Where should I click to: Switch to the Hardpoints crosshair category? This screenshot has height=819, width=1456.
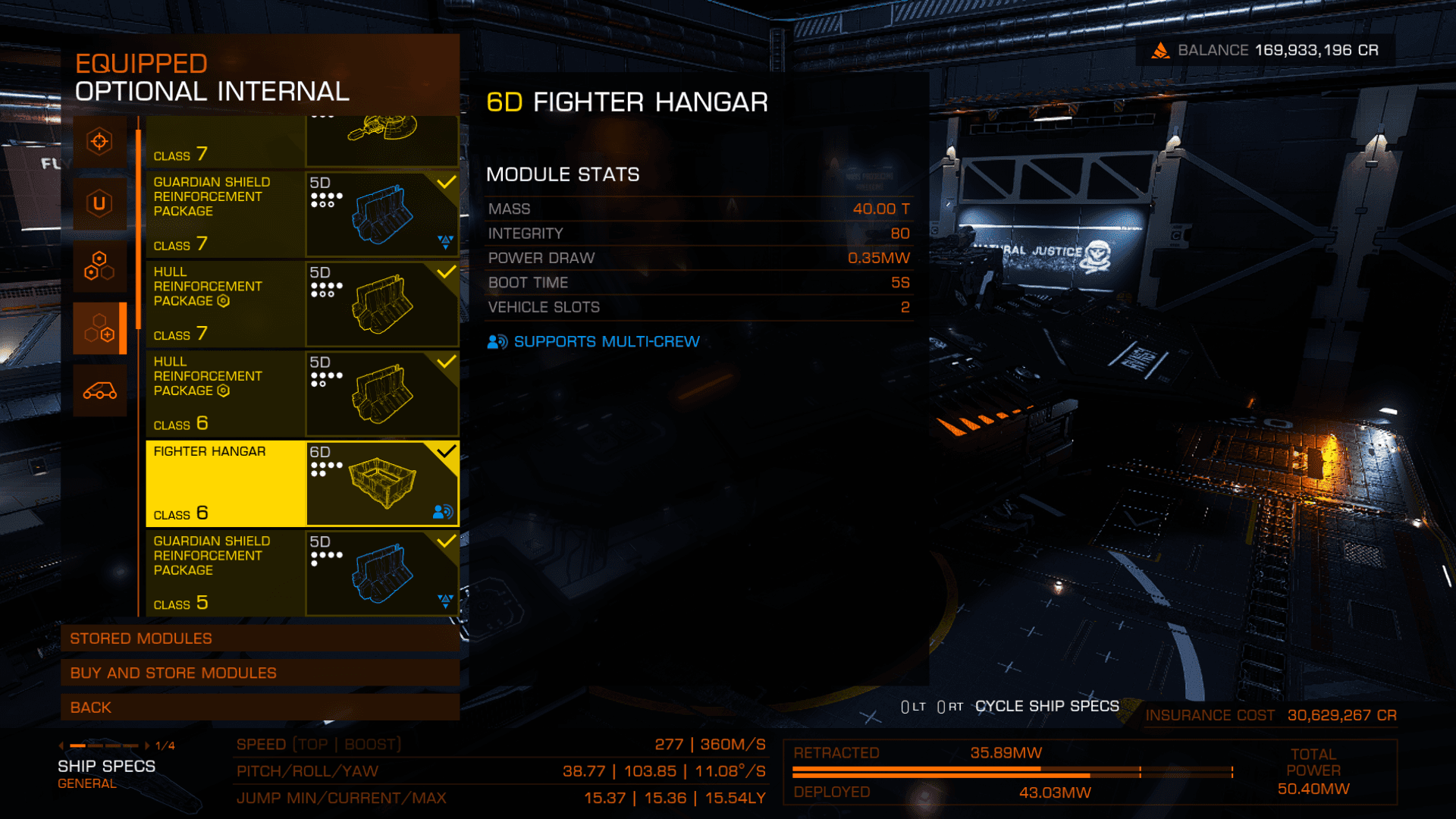coord(99,142)
